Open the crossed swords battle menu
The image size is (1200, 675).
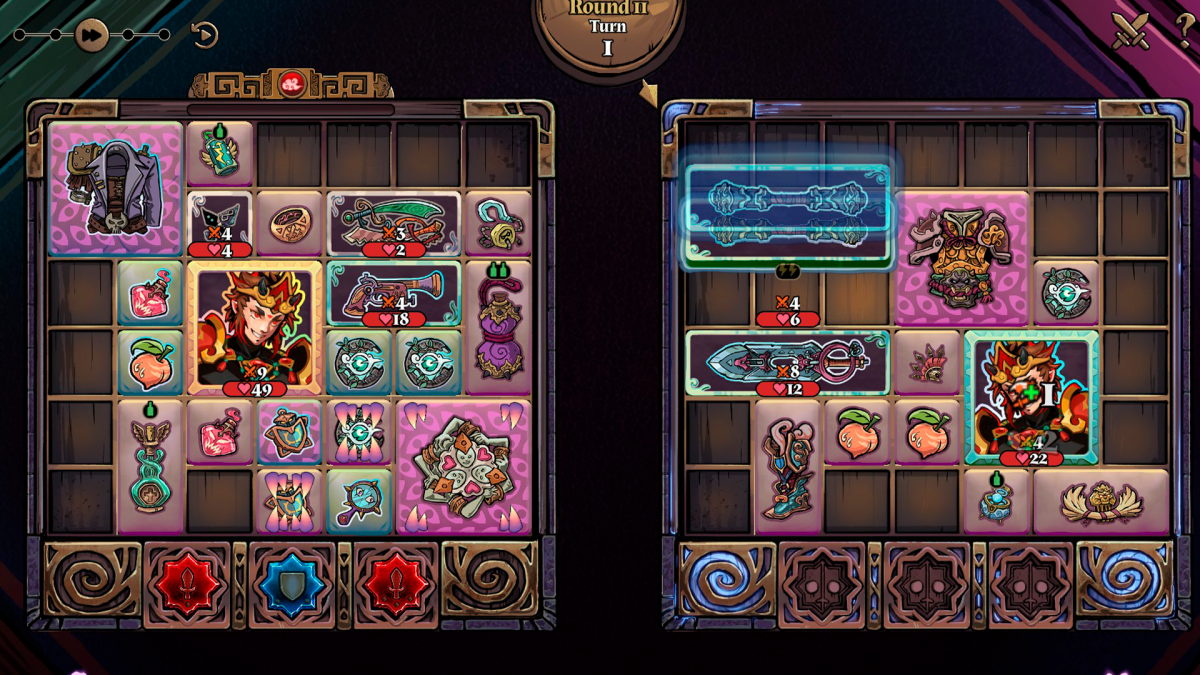[x=1130, y=30]
